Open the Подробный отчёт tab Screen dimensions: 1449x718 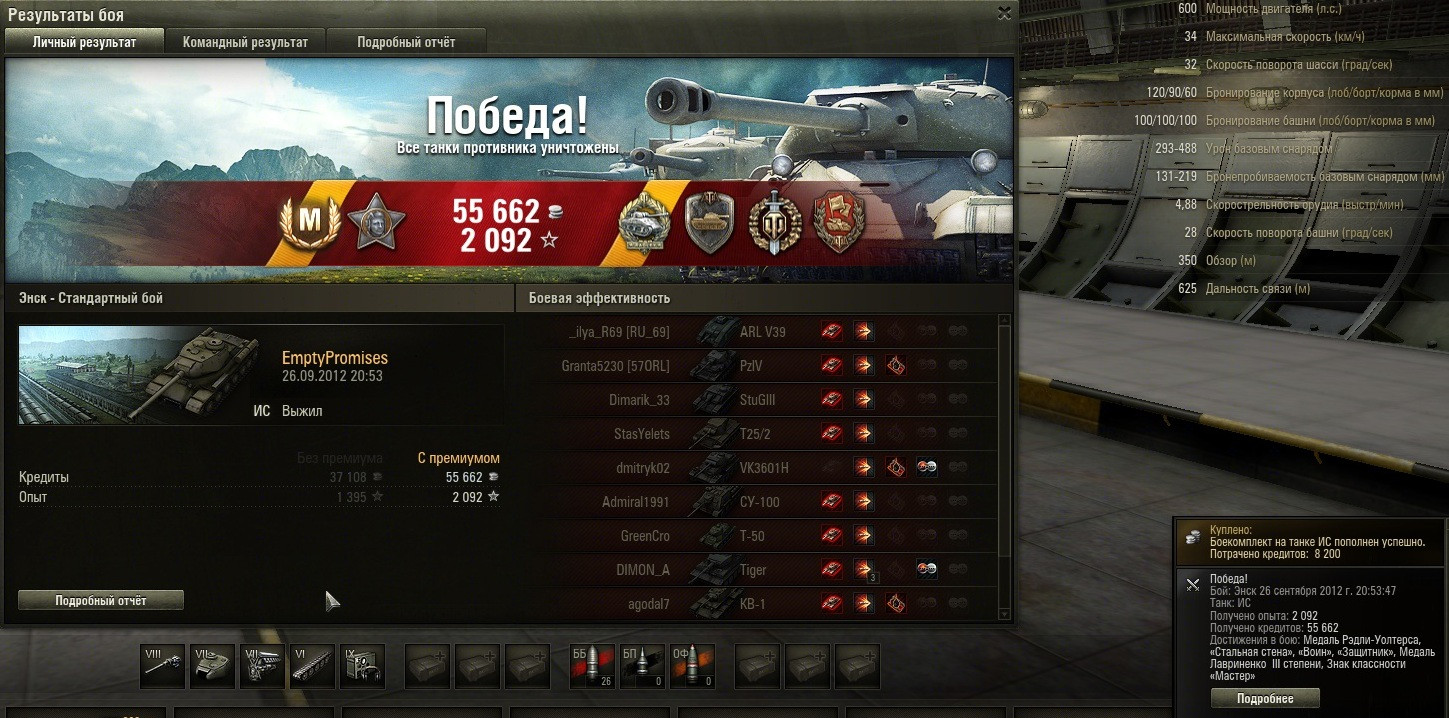tap(406, 42)
